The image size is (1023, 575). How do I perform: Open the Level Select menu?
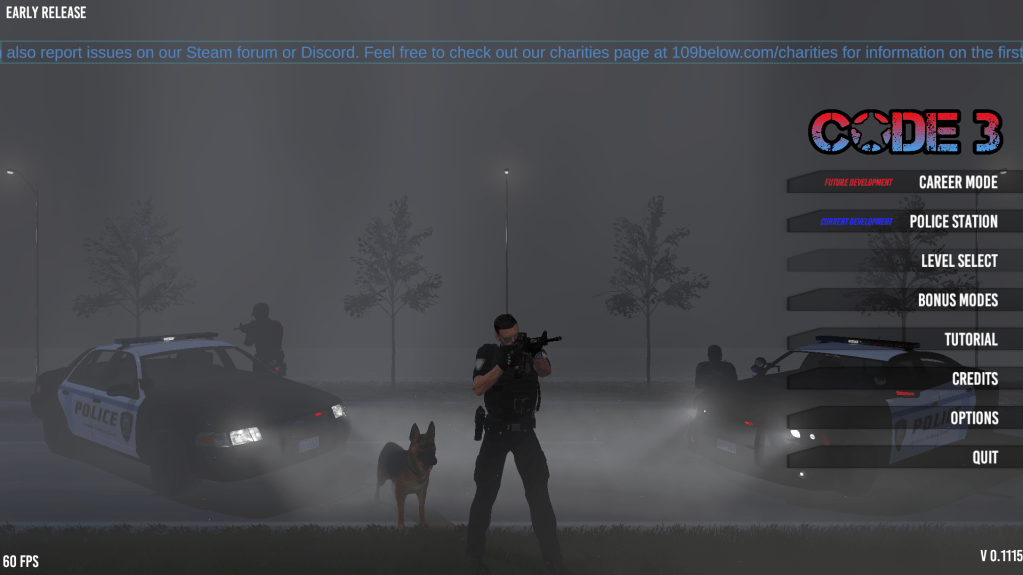tap(958, 260)
